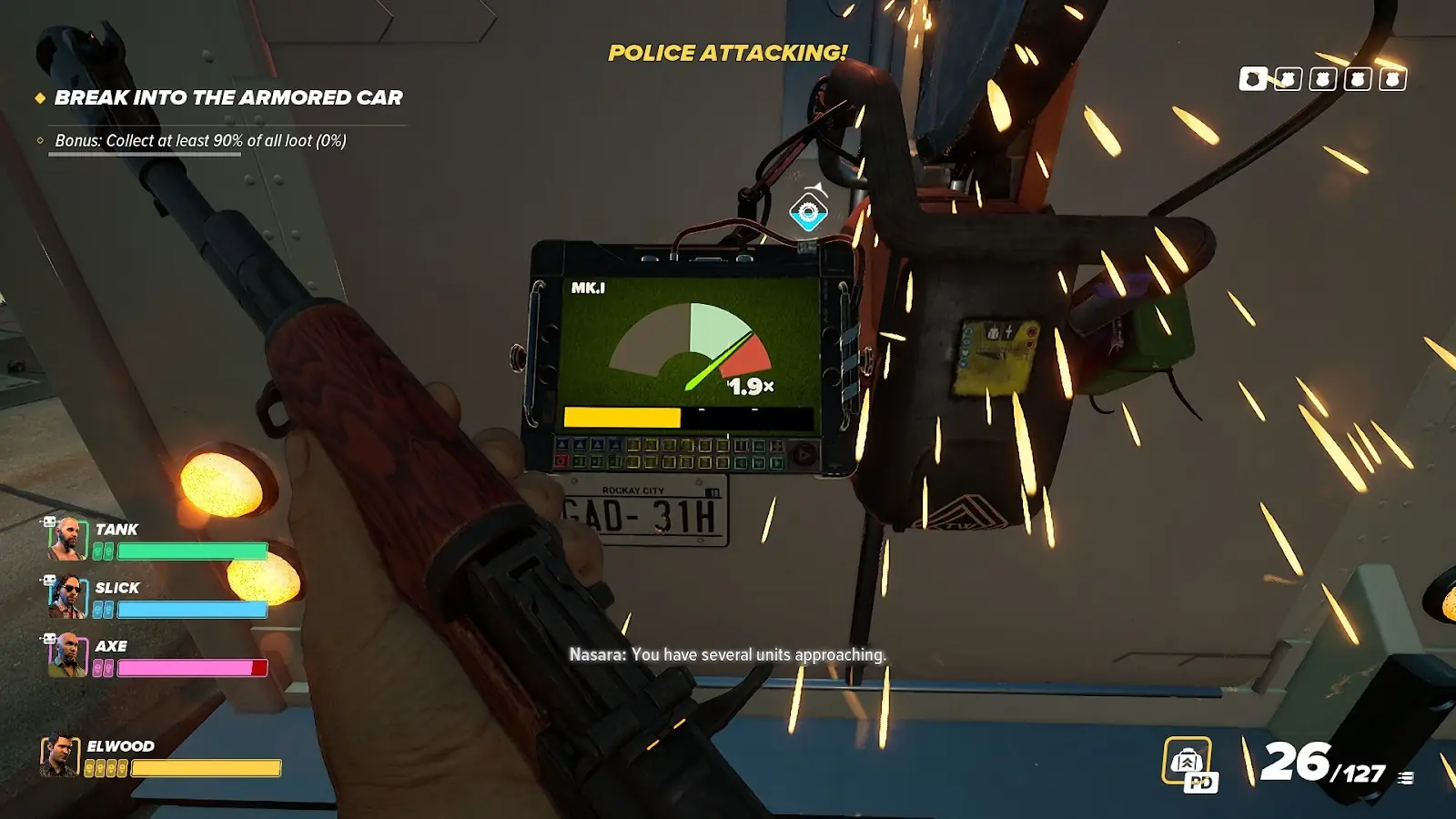Open the loot bag icon labeled PD
Screen dimensions: 1456x819
click(x=1188, y=762)
